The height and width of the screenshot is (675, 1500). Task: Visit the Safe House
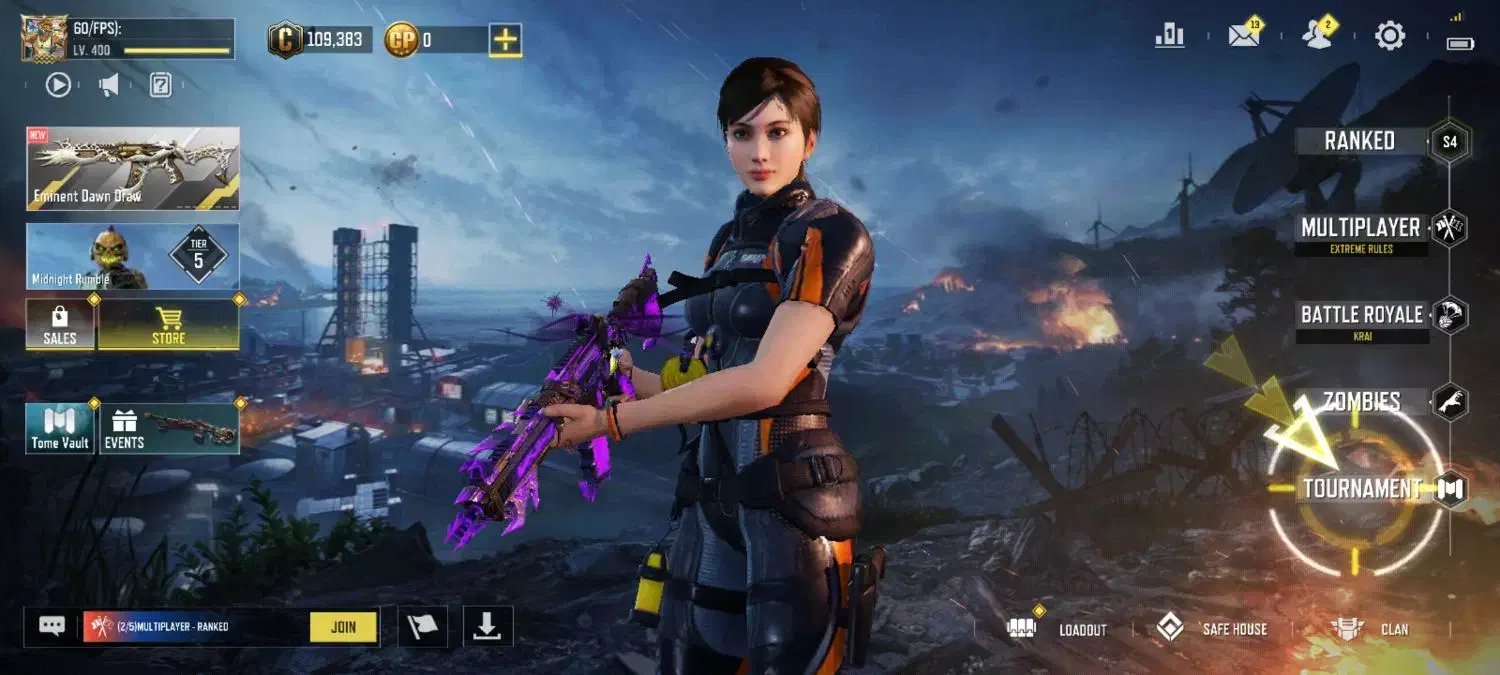1211,629
